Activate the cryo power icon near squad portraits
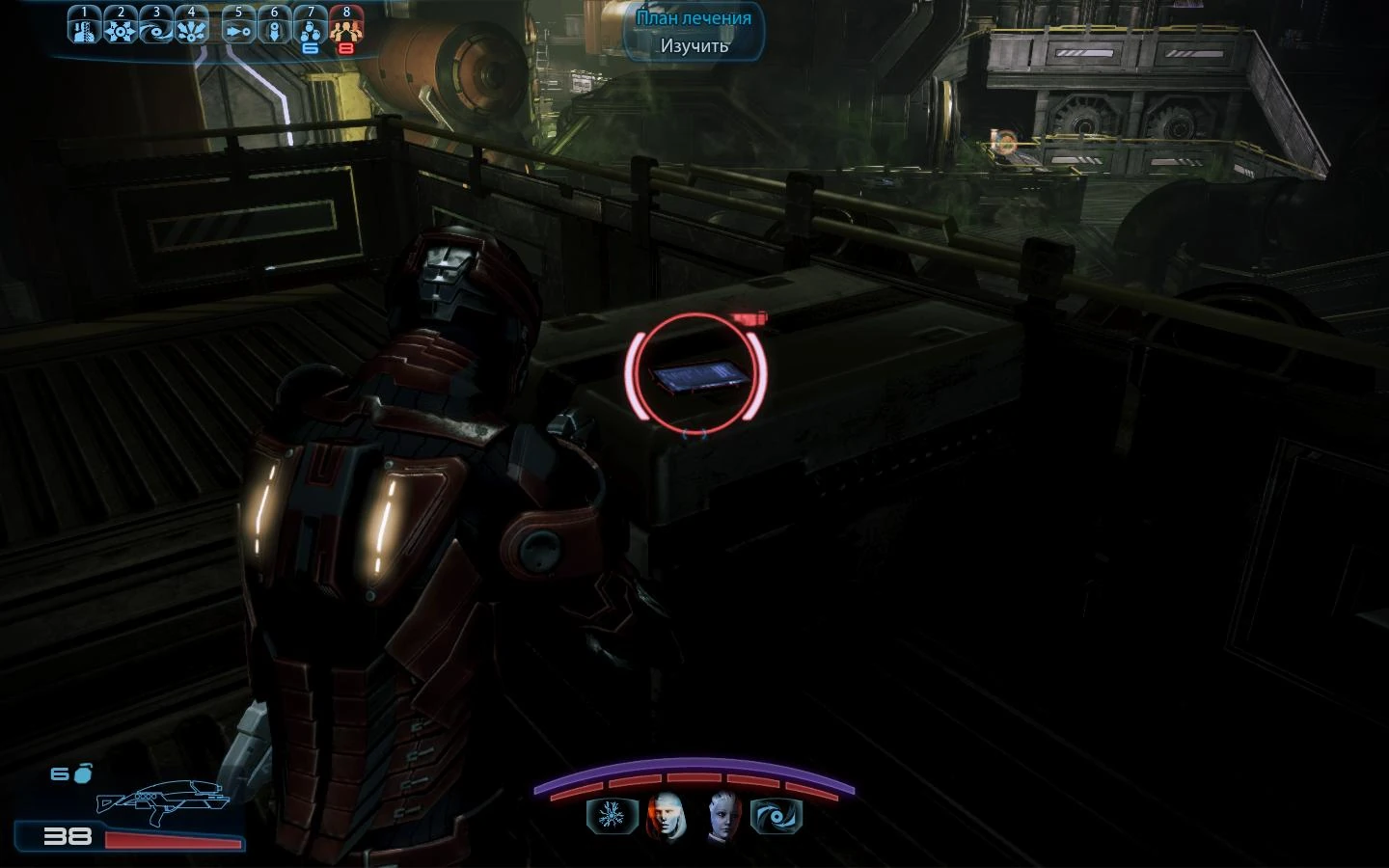The image size is (1389, 868). (613, 815)
